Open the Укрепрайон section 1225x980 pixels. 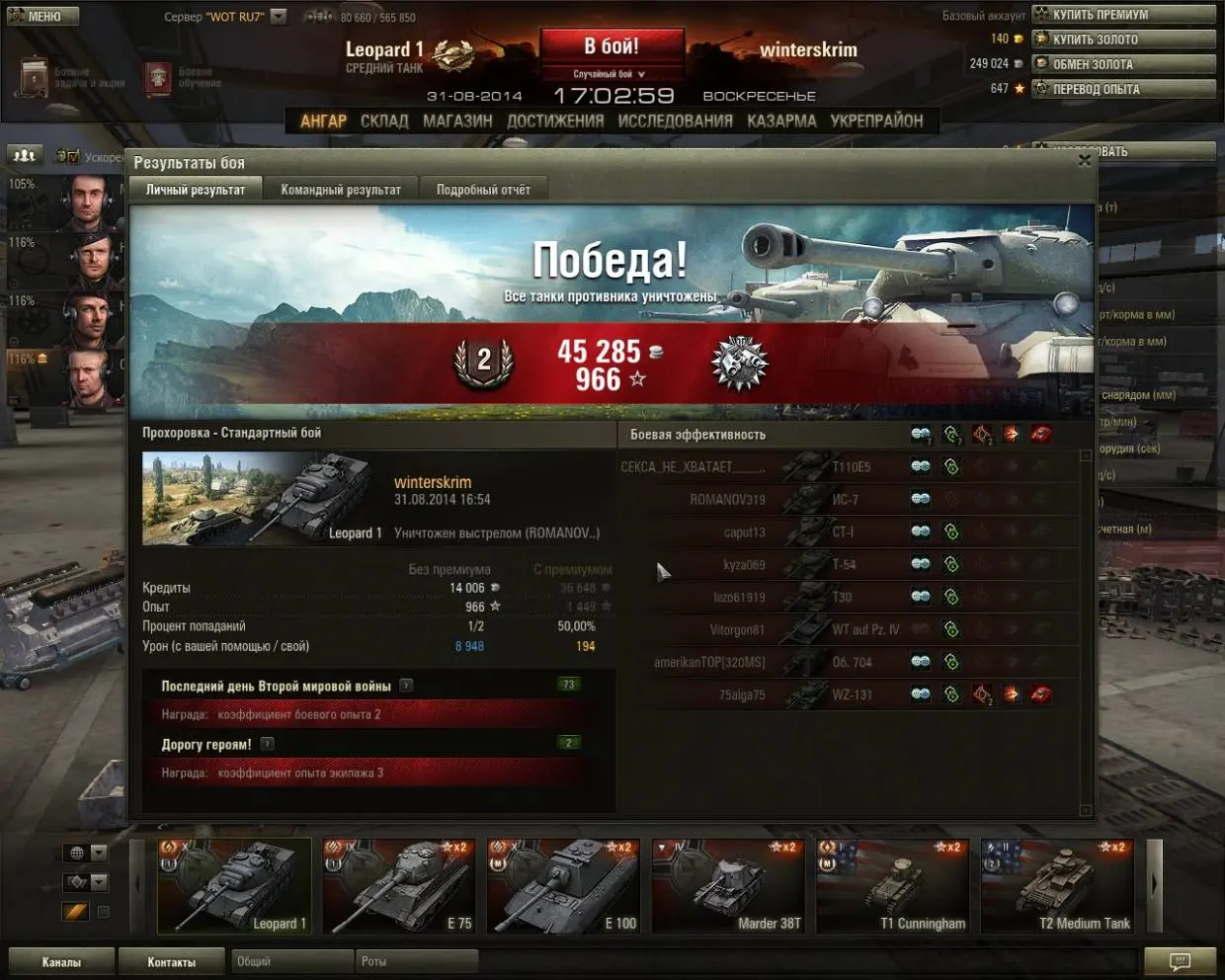point(876,121)
